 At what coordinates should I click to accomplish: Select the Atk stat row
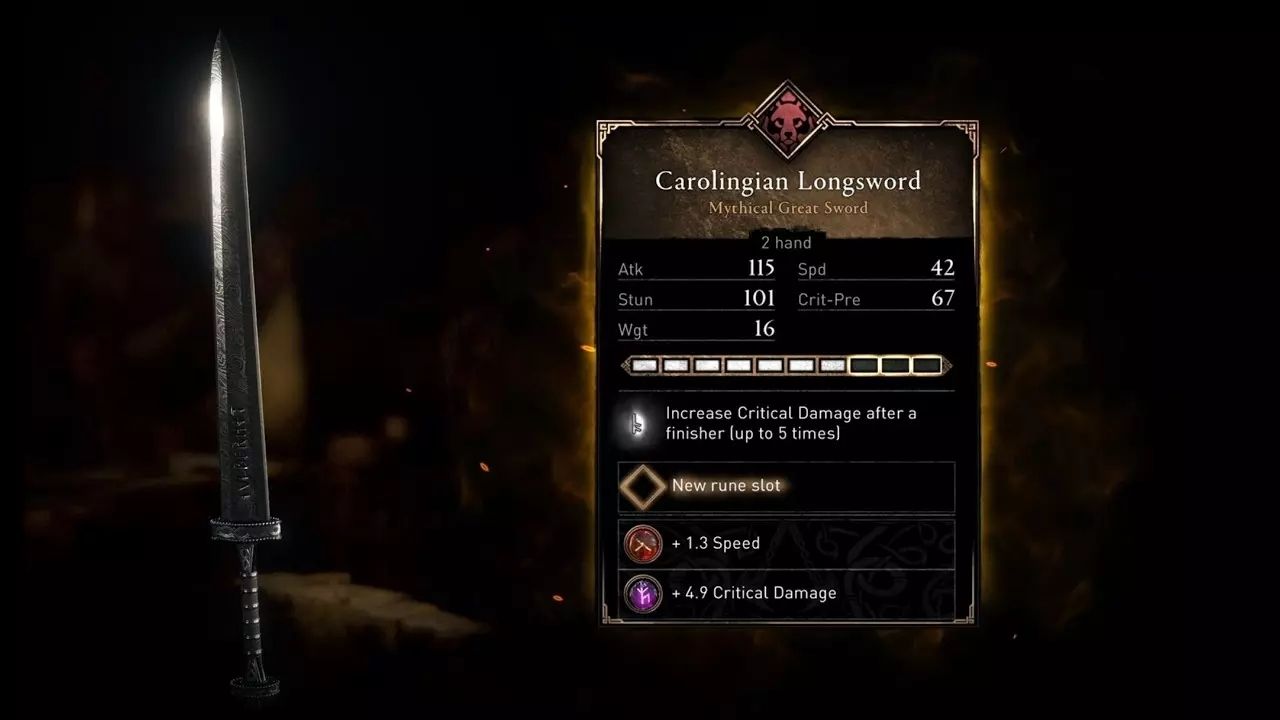click(x=697, y=268)
